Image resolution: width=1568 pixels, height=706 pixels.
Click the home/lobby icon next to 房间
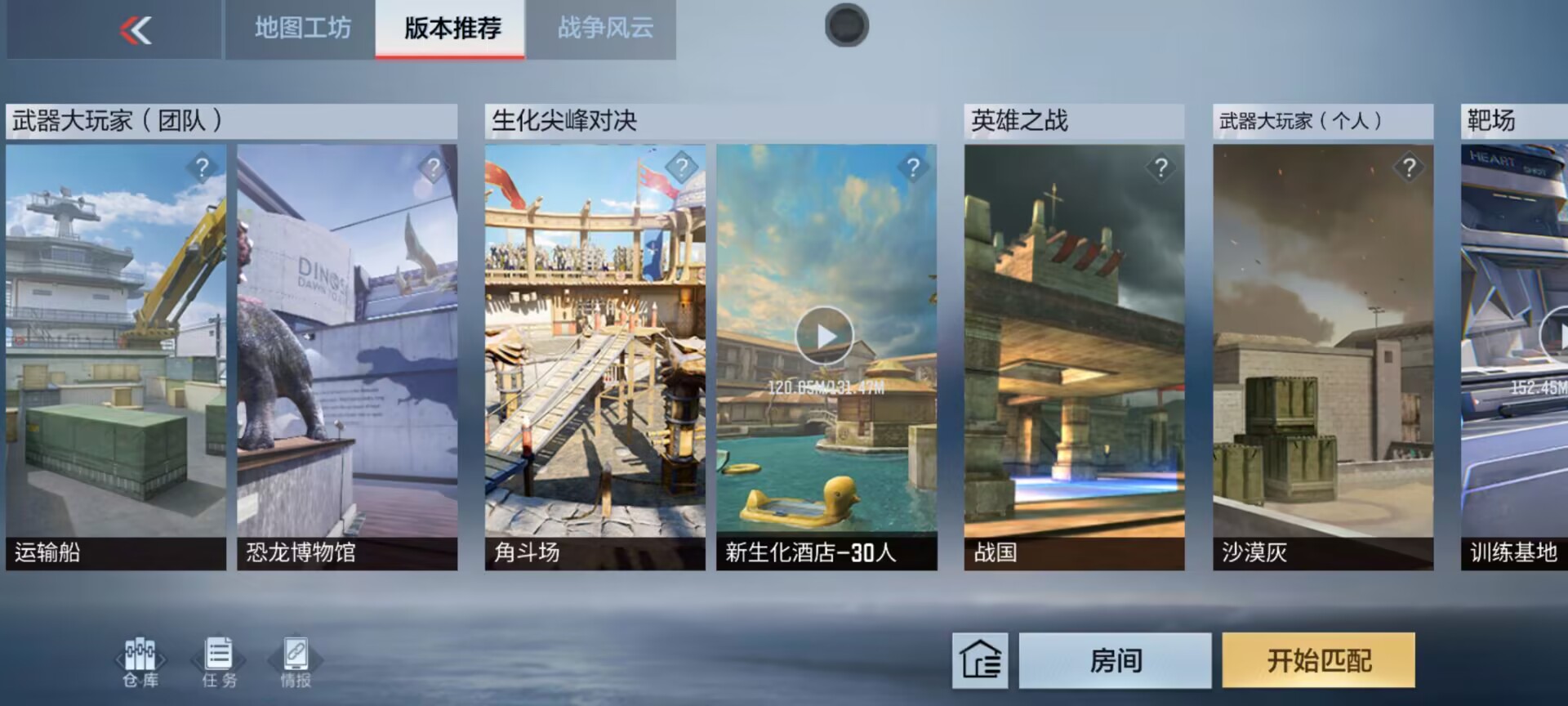point(980,662)
